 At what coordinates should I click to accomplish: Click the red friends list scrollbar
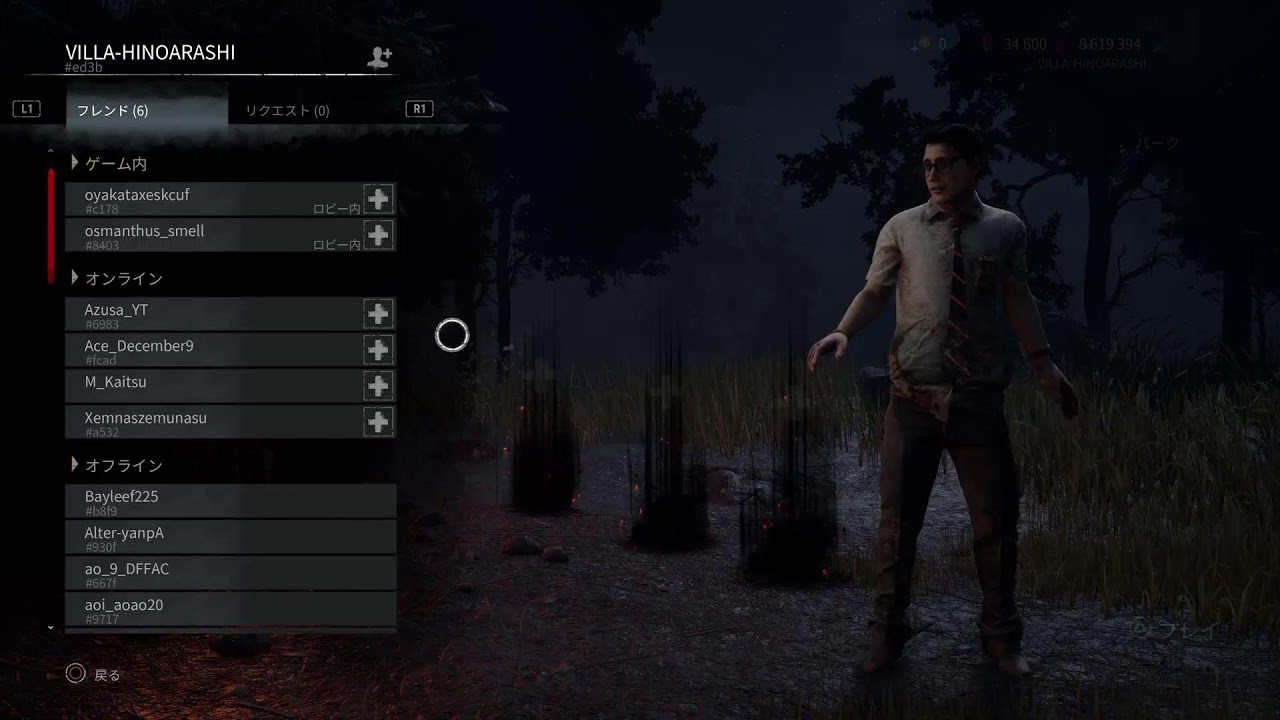point(51,226)
